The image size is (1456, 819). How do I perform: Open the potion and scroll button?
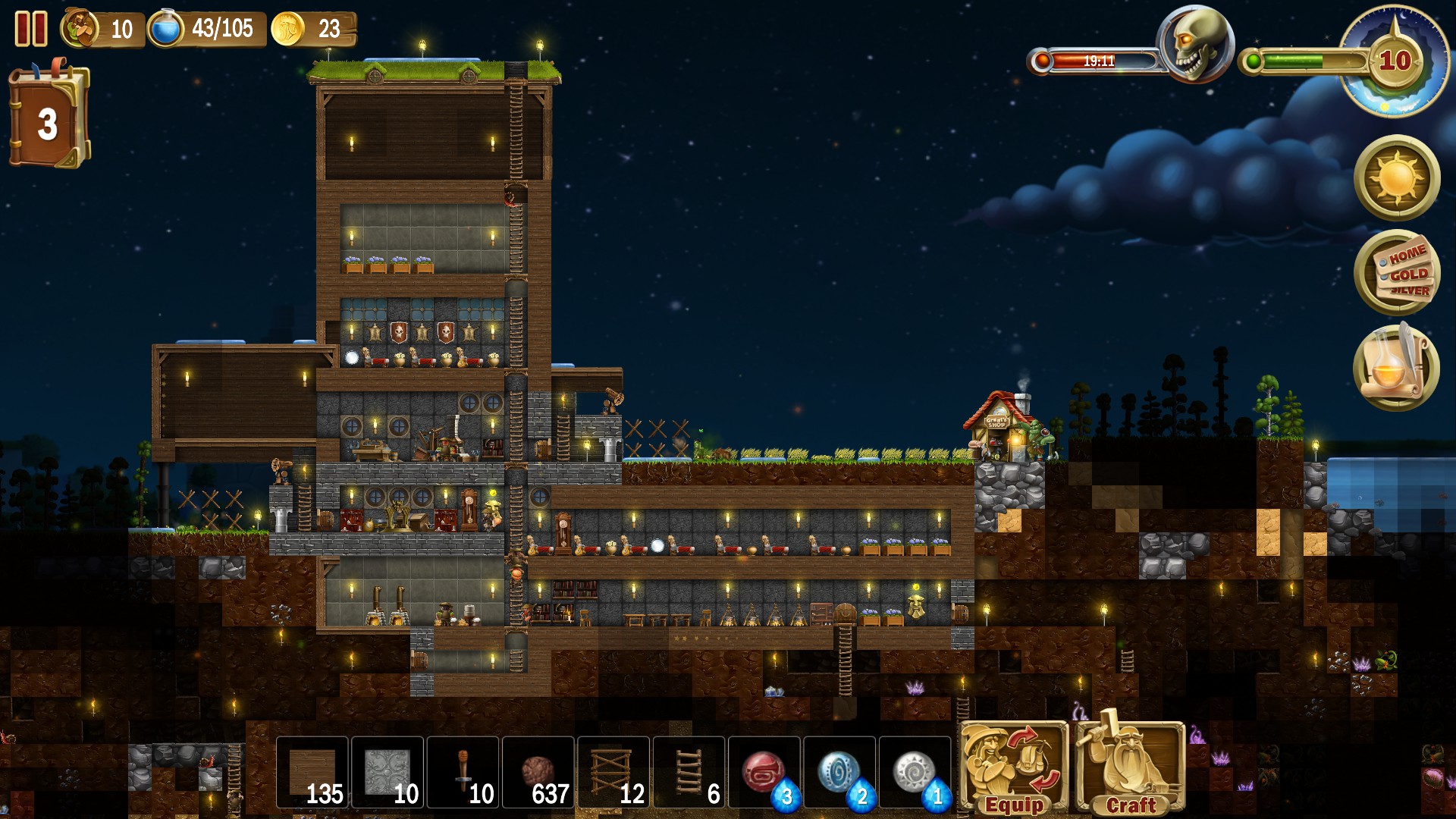[1395, 368]
